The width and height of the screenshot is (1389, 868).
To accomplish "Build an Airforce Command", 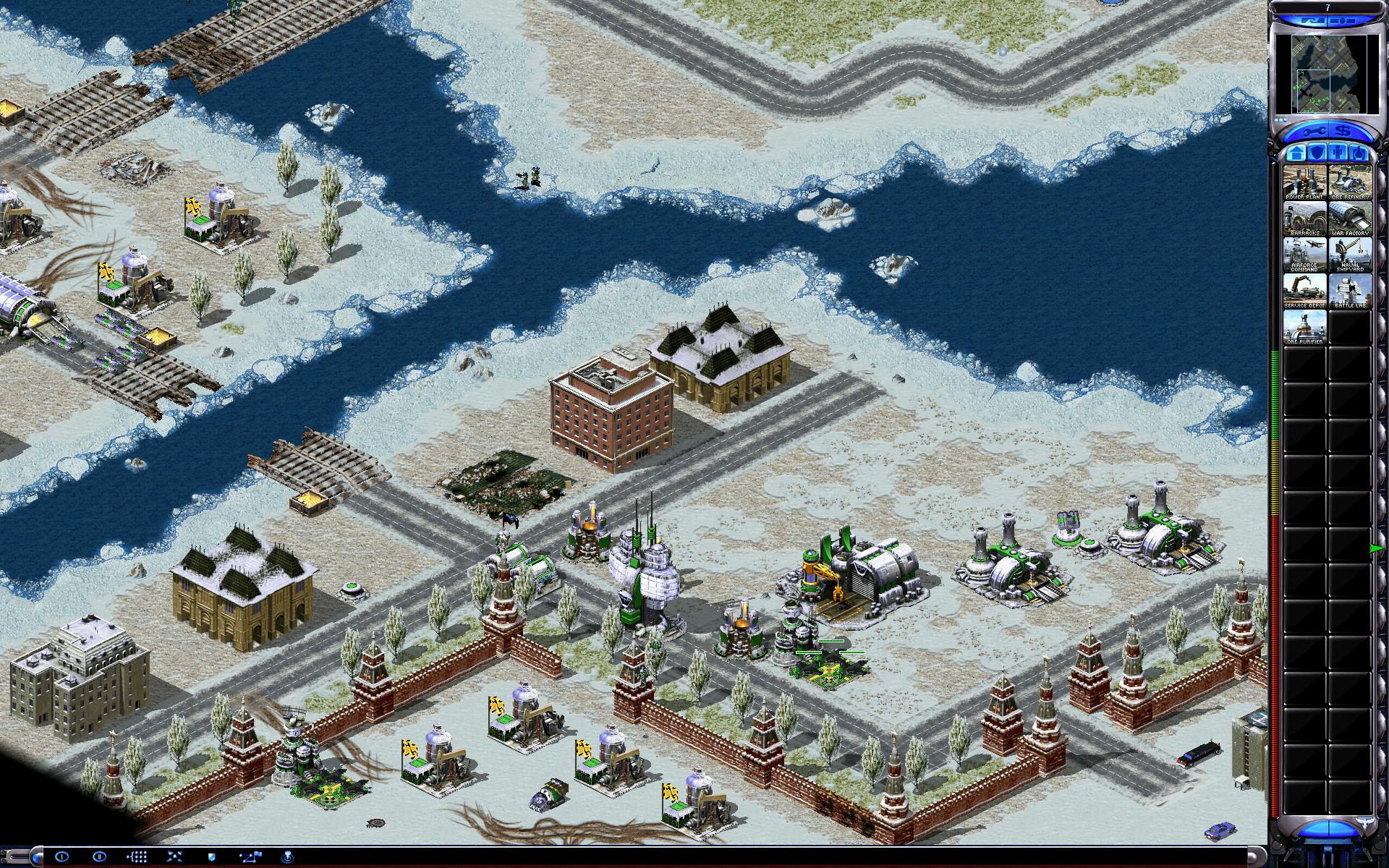I will point(1304,255).
